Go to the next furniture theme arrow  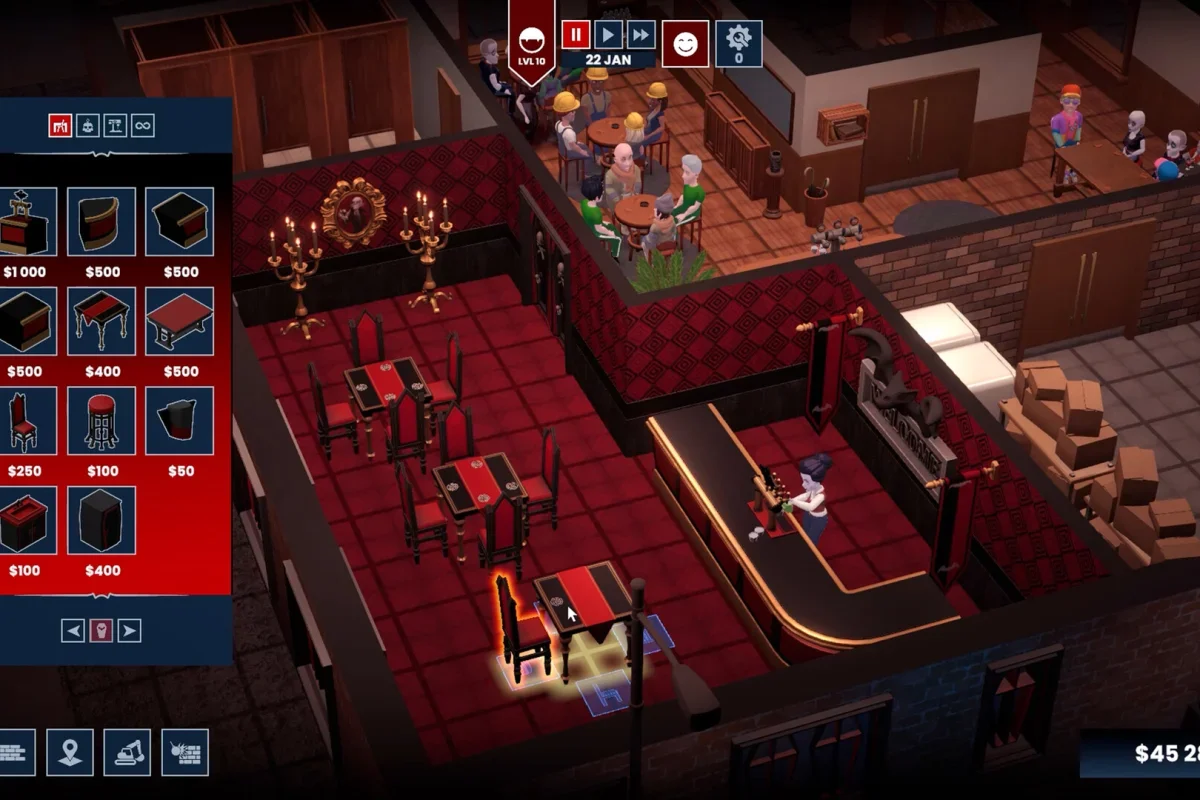(129, 630)
